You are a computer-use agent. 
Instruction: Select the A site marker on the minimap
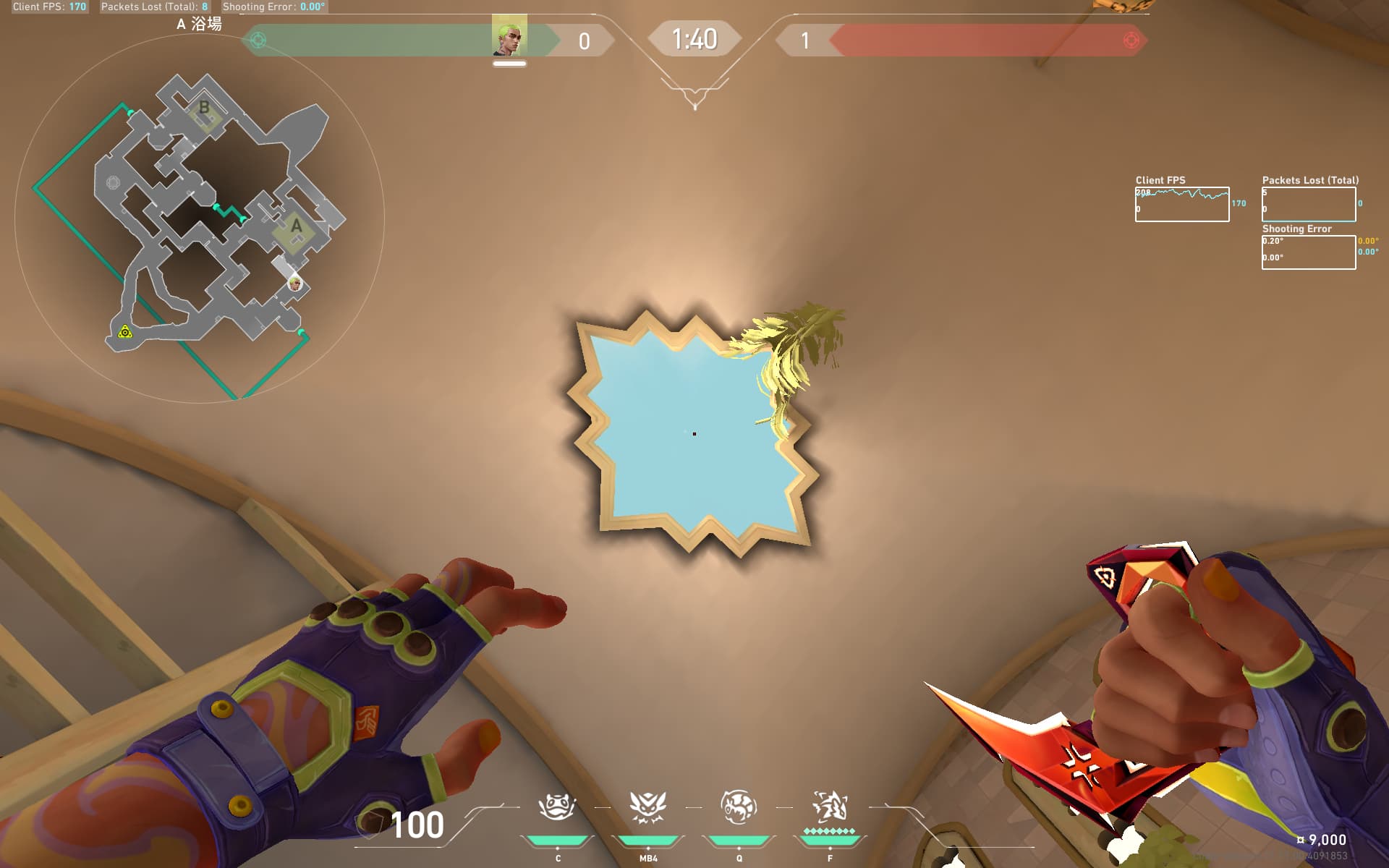[x=296, y=226]
